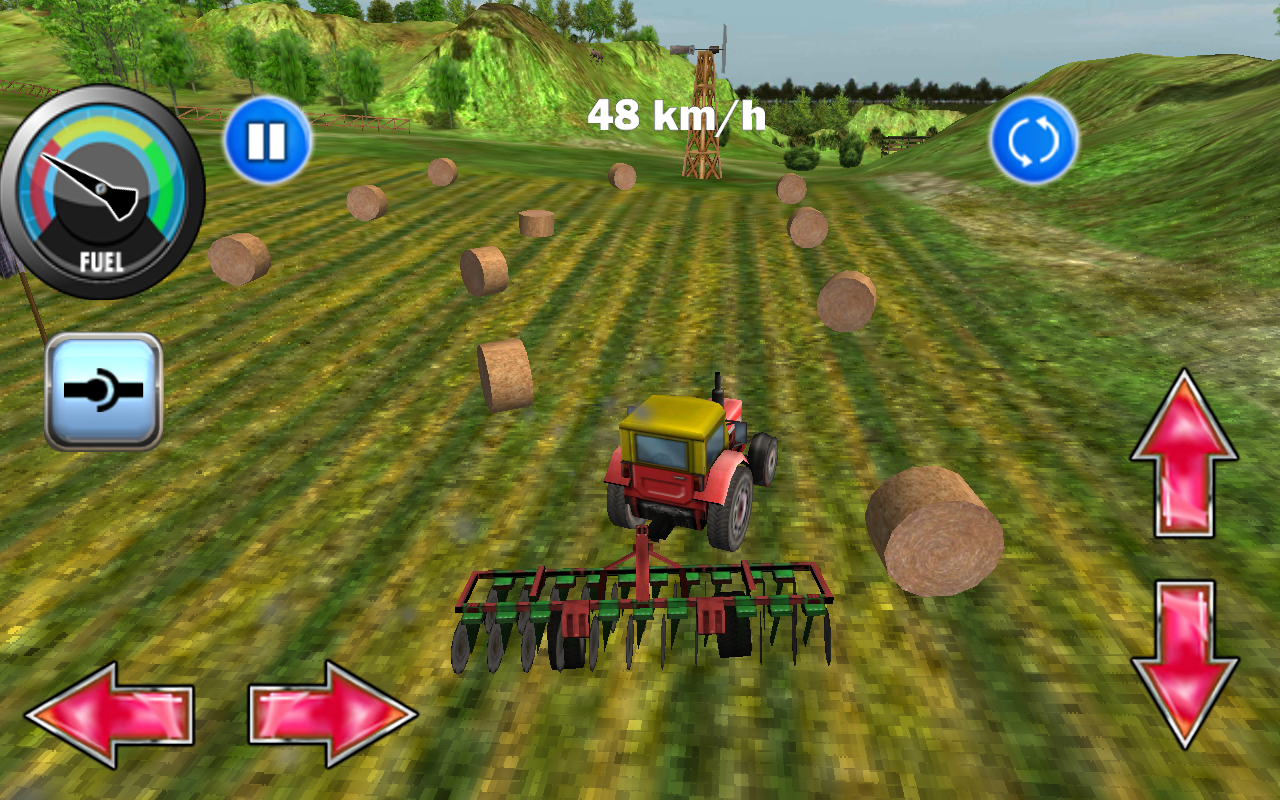Toggle gameplay pause with the blue button
Viewport: 1280px width, 800px height.
266,140
